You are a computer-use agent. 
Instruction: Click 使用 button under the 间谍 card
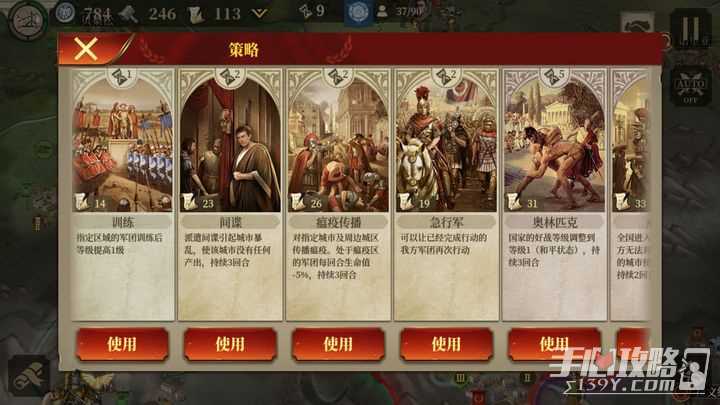click(230, 344)
